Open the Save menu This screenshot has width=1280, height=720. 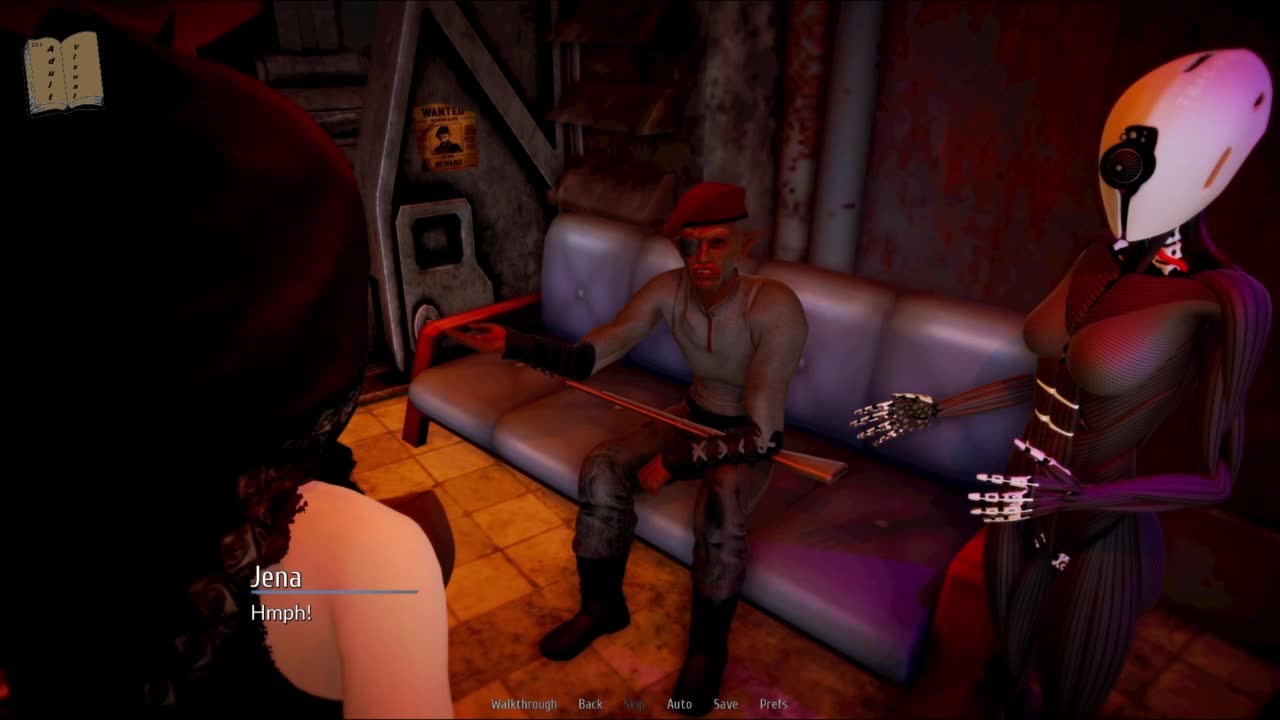[725, 704]
